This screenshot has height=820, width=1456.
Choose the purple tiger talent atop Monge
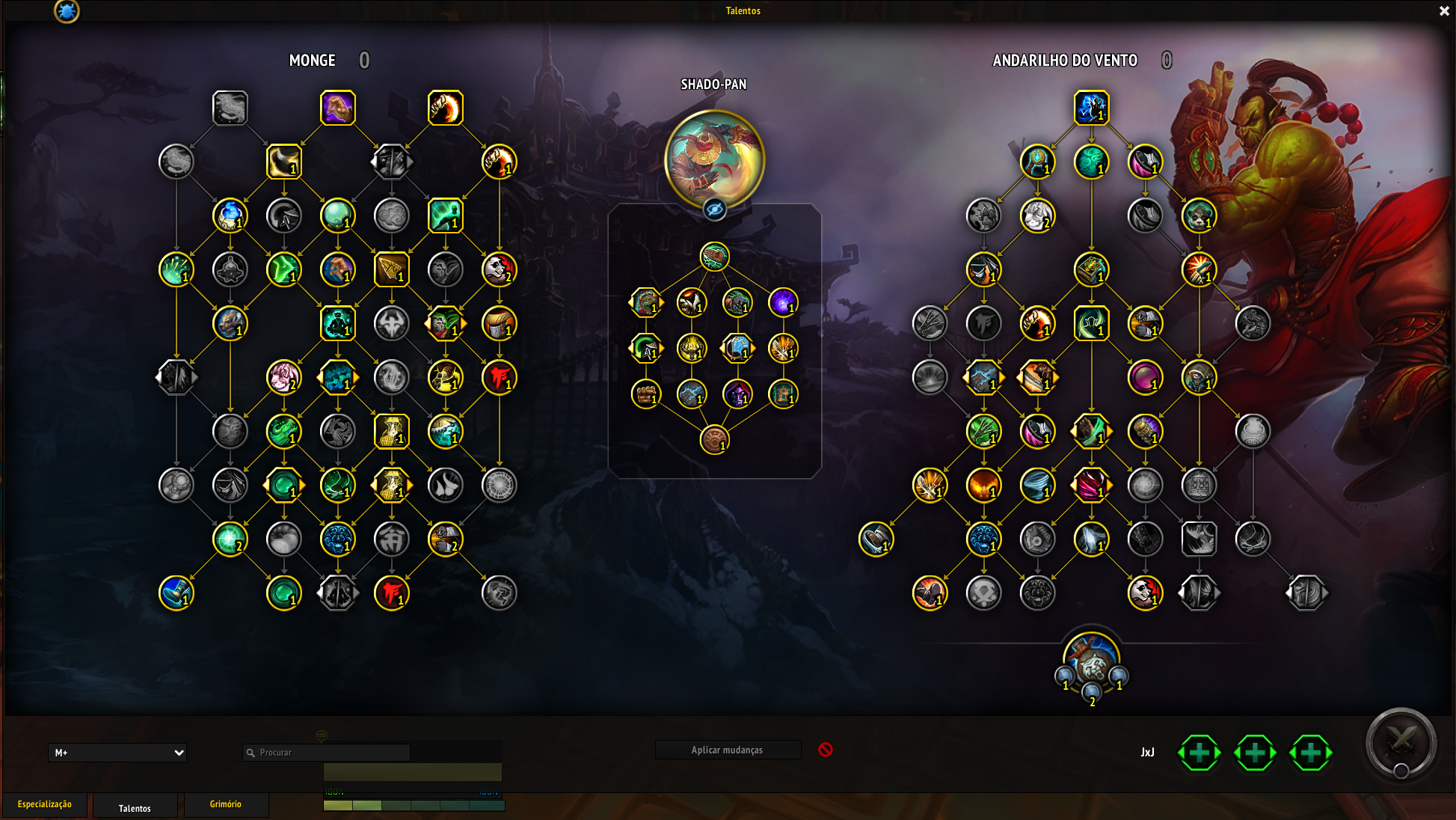coord(337,108)
